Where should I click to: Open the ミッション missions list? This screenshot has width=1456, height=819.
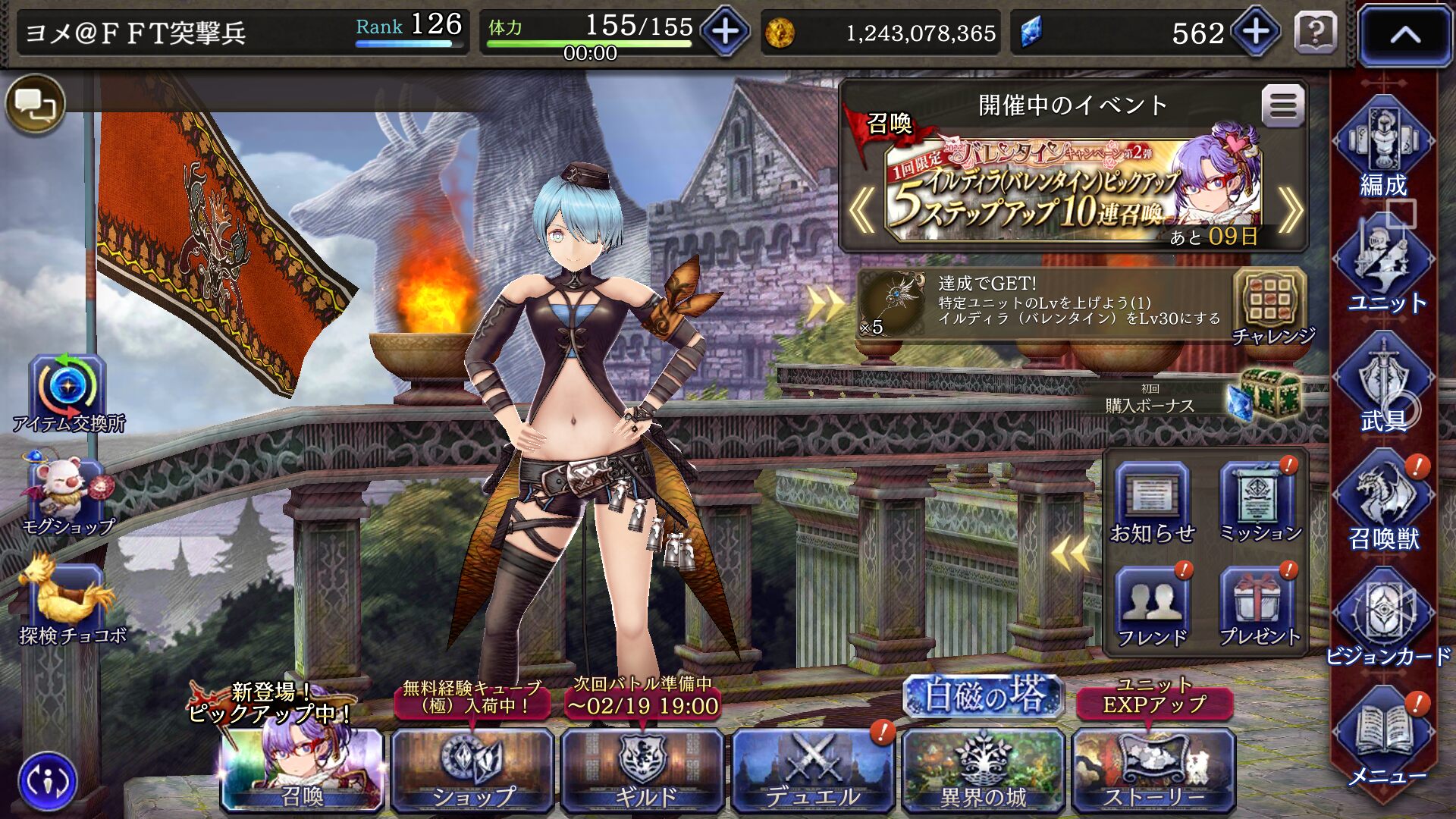click(x=1259, y=504)
